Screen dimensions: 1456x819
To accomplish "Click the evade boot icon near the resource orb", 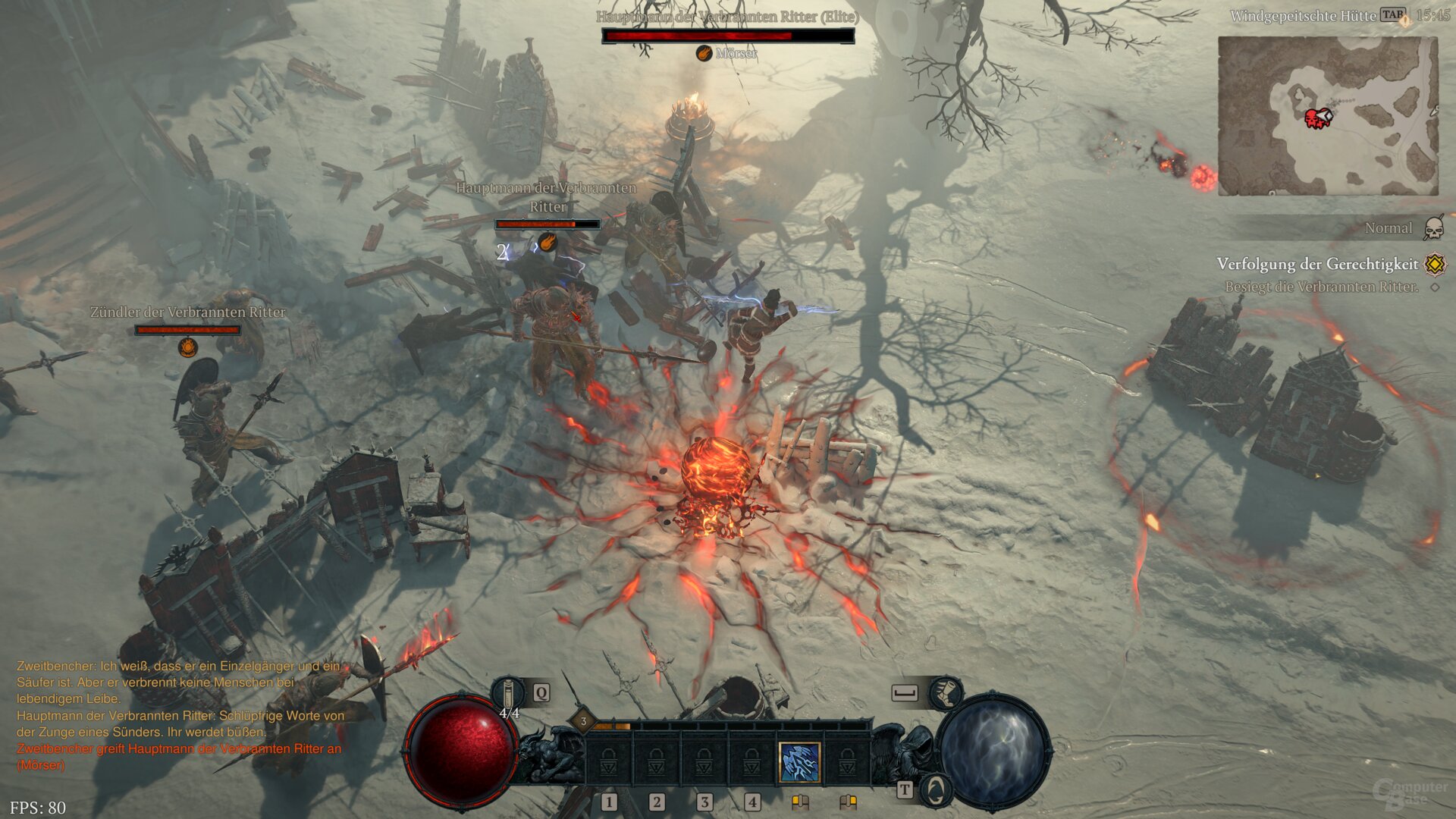I will [x=946, y=695].
